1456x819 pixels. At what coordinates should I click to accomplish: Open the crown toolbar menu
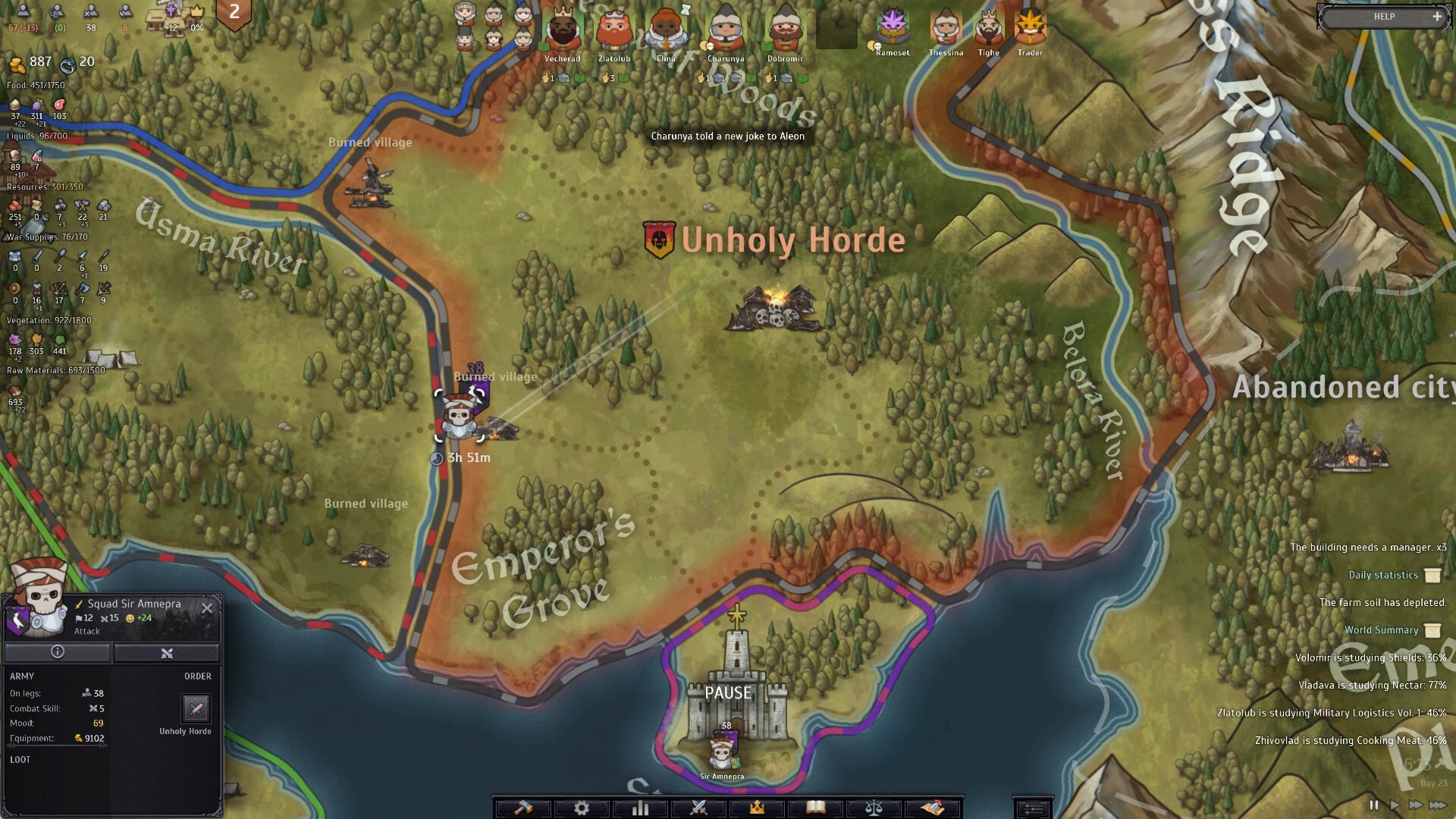coord(757,808)
